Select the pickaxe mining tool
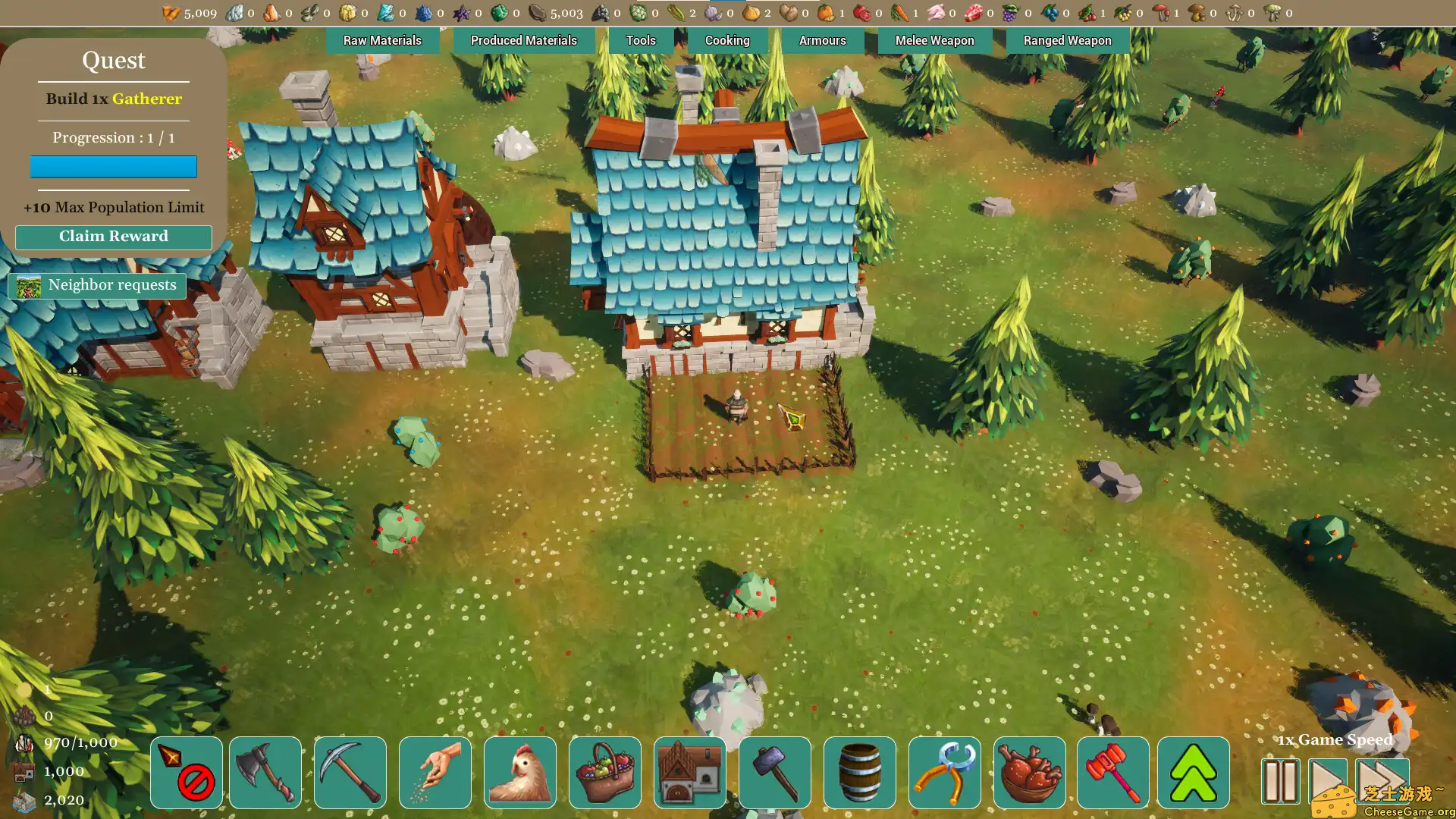The width and height of the screenshot is (1456, 819). [350, 772]
